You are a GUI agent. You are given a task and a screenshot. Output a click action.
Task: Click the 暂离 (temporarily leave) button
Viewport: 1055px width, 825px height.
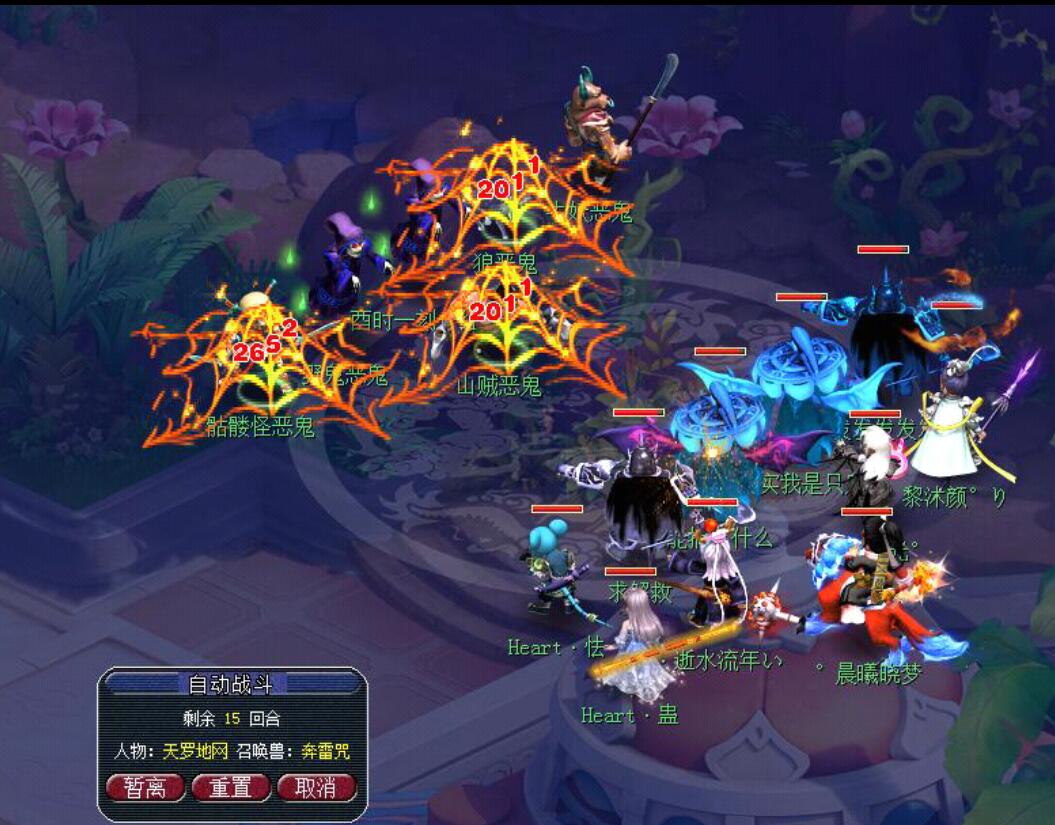coord(146,787)
